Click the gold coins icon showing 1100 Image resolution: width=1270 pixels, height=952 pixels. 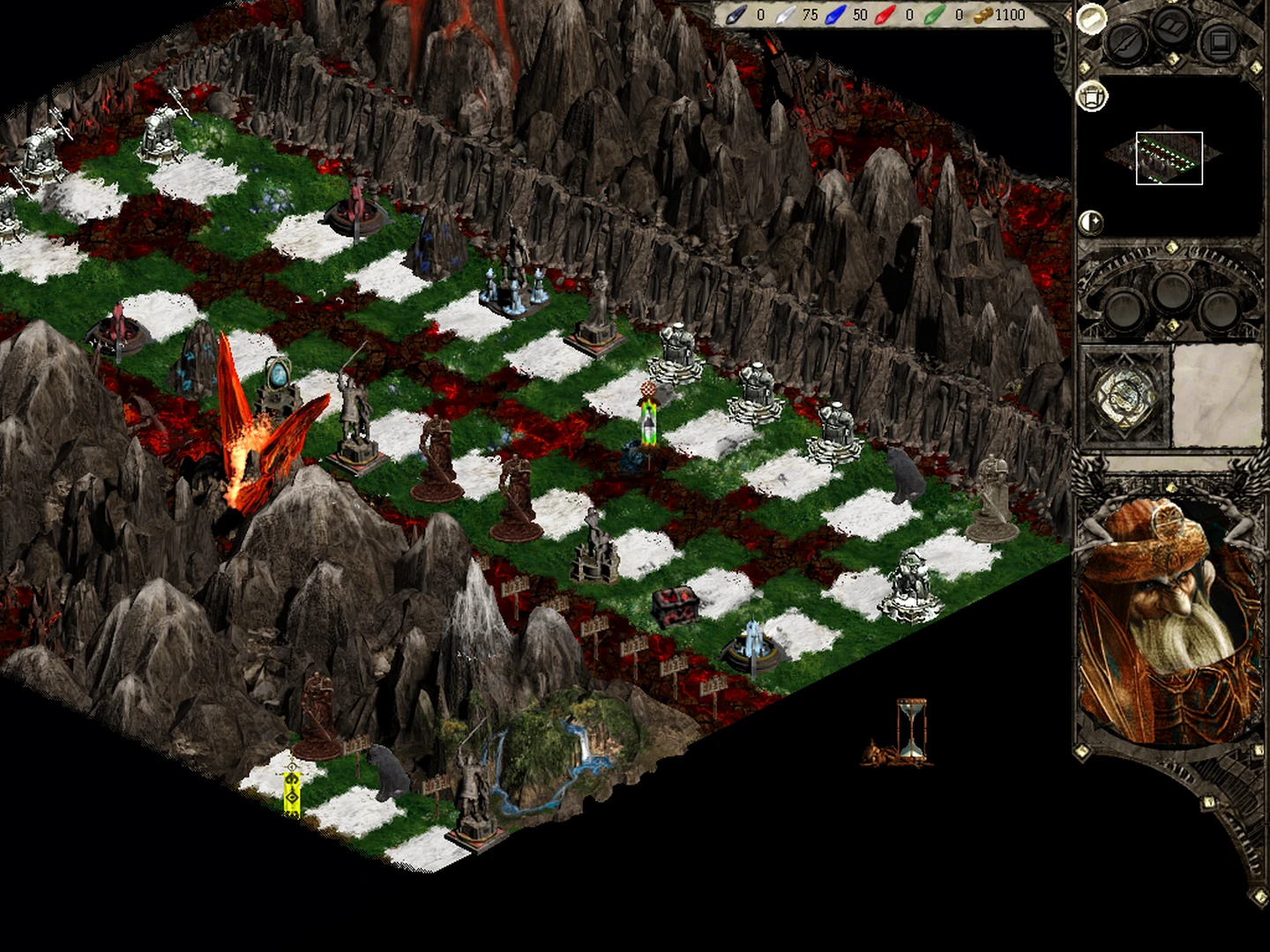pyautogui.click(x=985, y=15)
